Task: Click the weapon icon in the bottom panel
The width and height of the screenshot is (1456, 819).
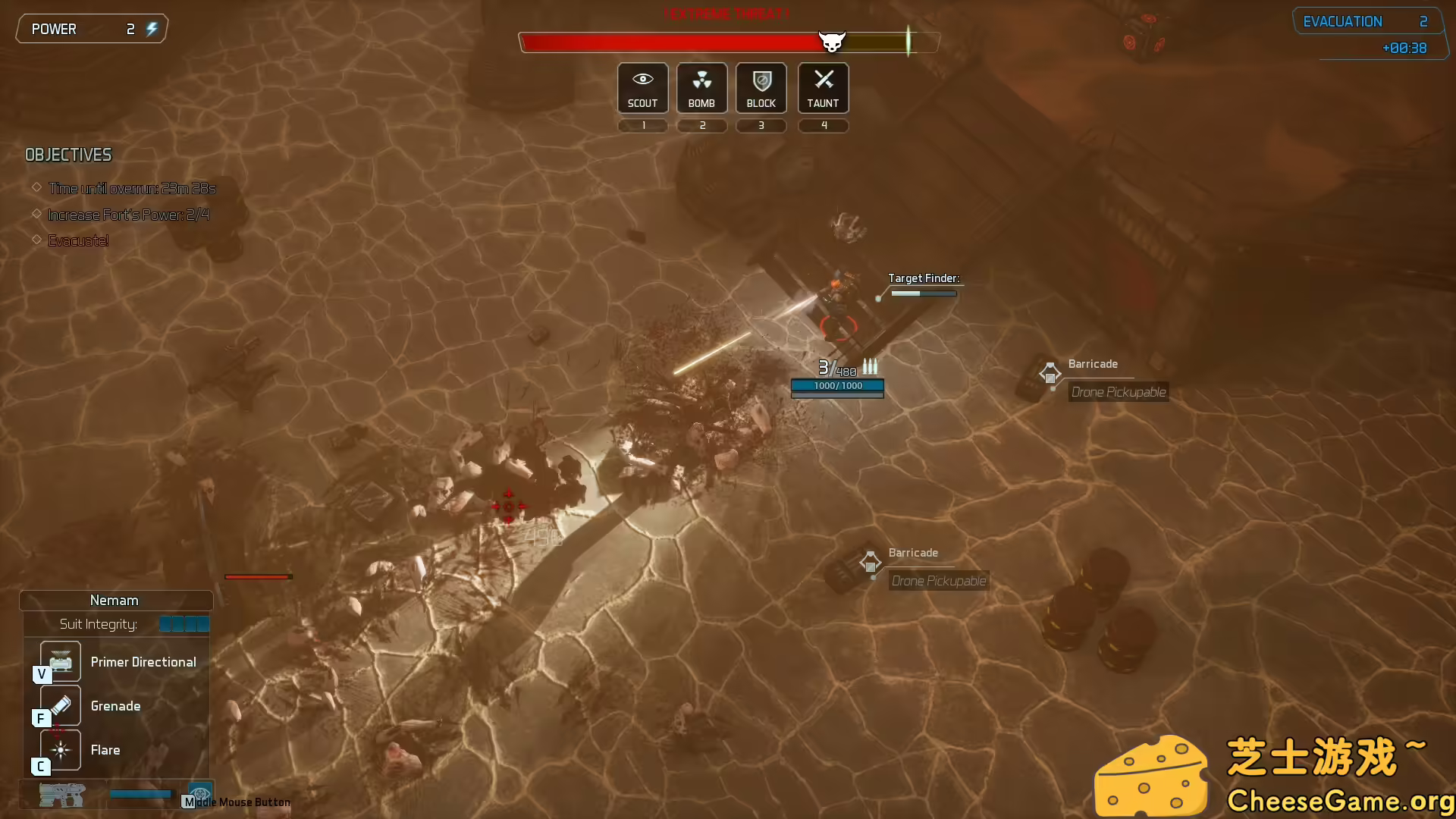Action: tap(62, 795)
